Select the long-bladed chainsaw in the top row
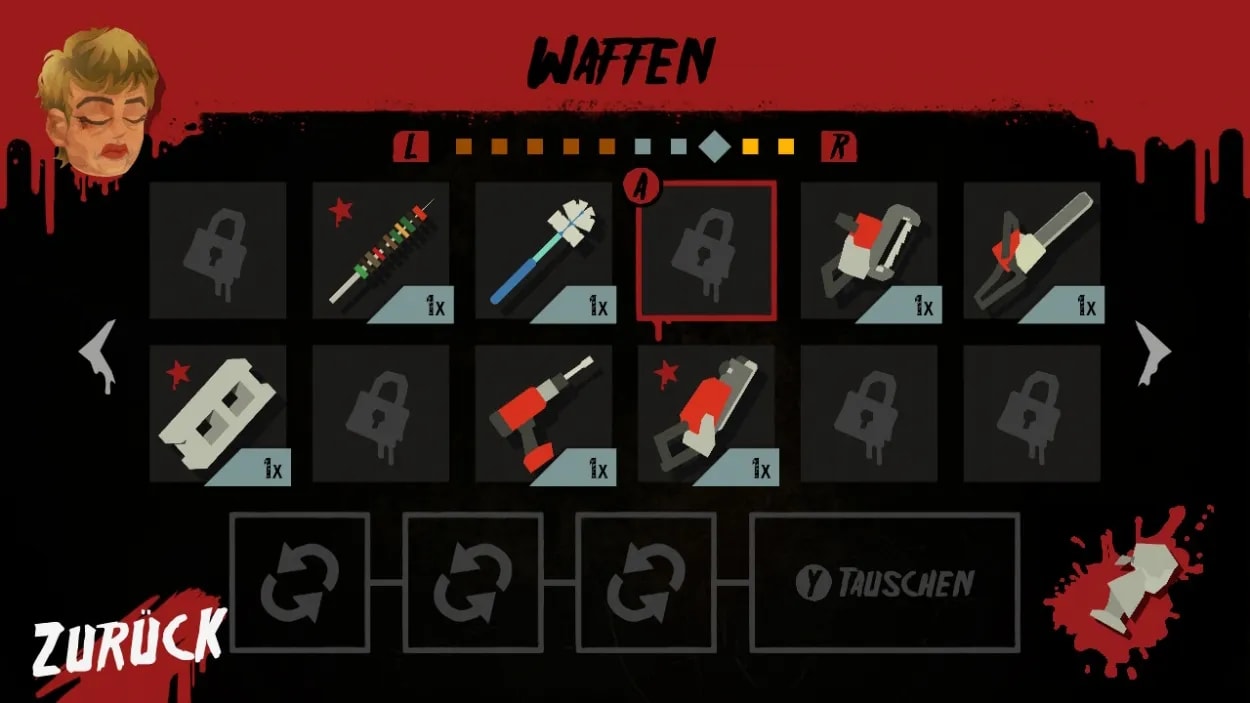The image size is (1250, 703). 1032,251
